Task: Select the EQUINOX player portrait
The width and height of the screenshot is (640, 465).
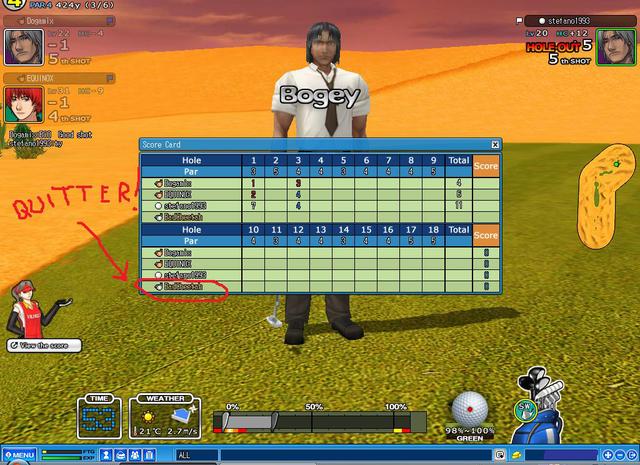Action: point(22,105)
